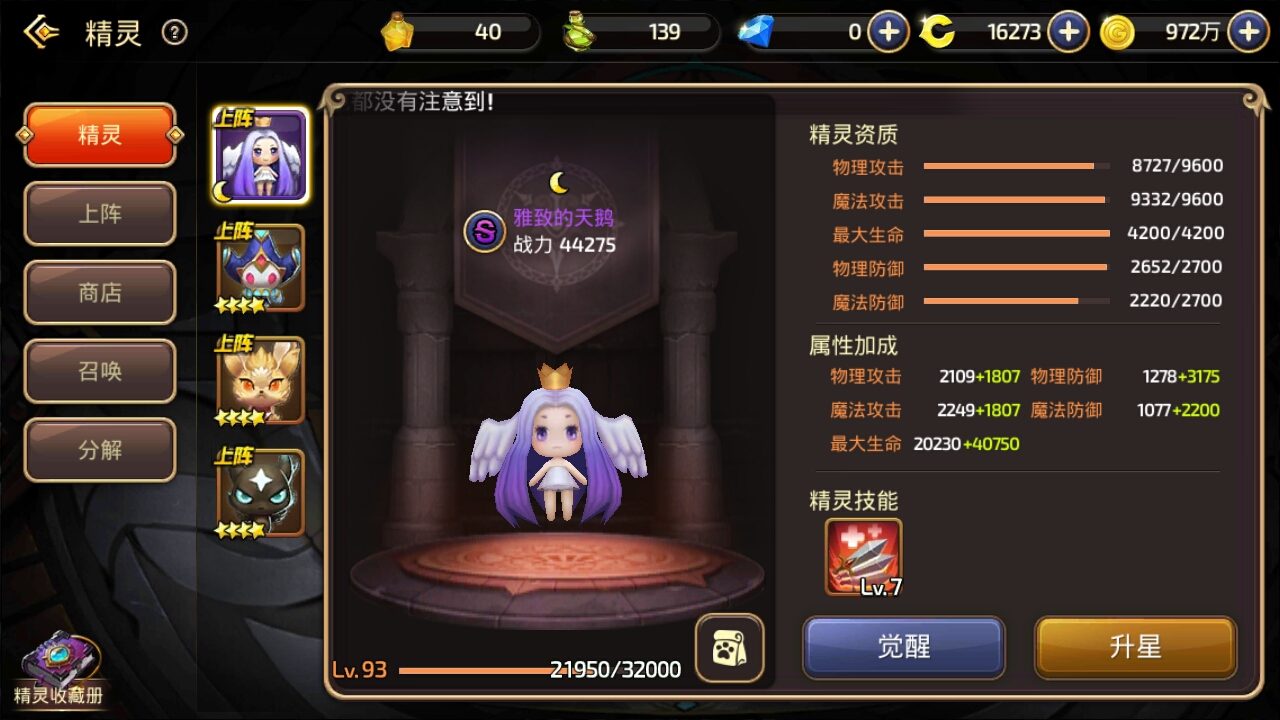View the Lv.7 spirit skill icon
The image size is (1280, 720).
point(864,556)
